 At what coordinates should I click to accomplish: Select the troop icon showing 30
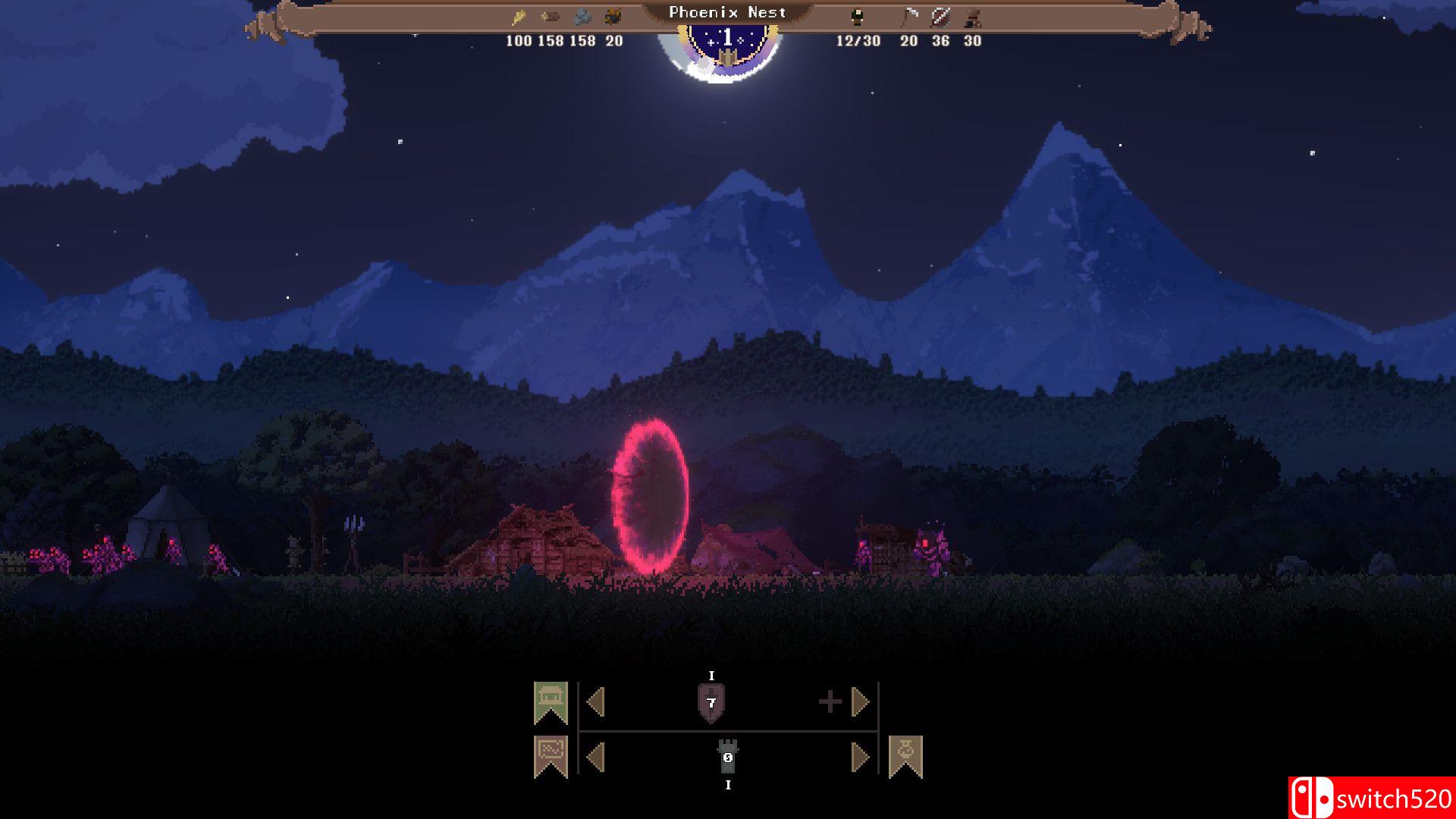[x=972, y=18]
